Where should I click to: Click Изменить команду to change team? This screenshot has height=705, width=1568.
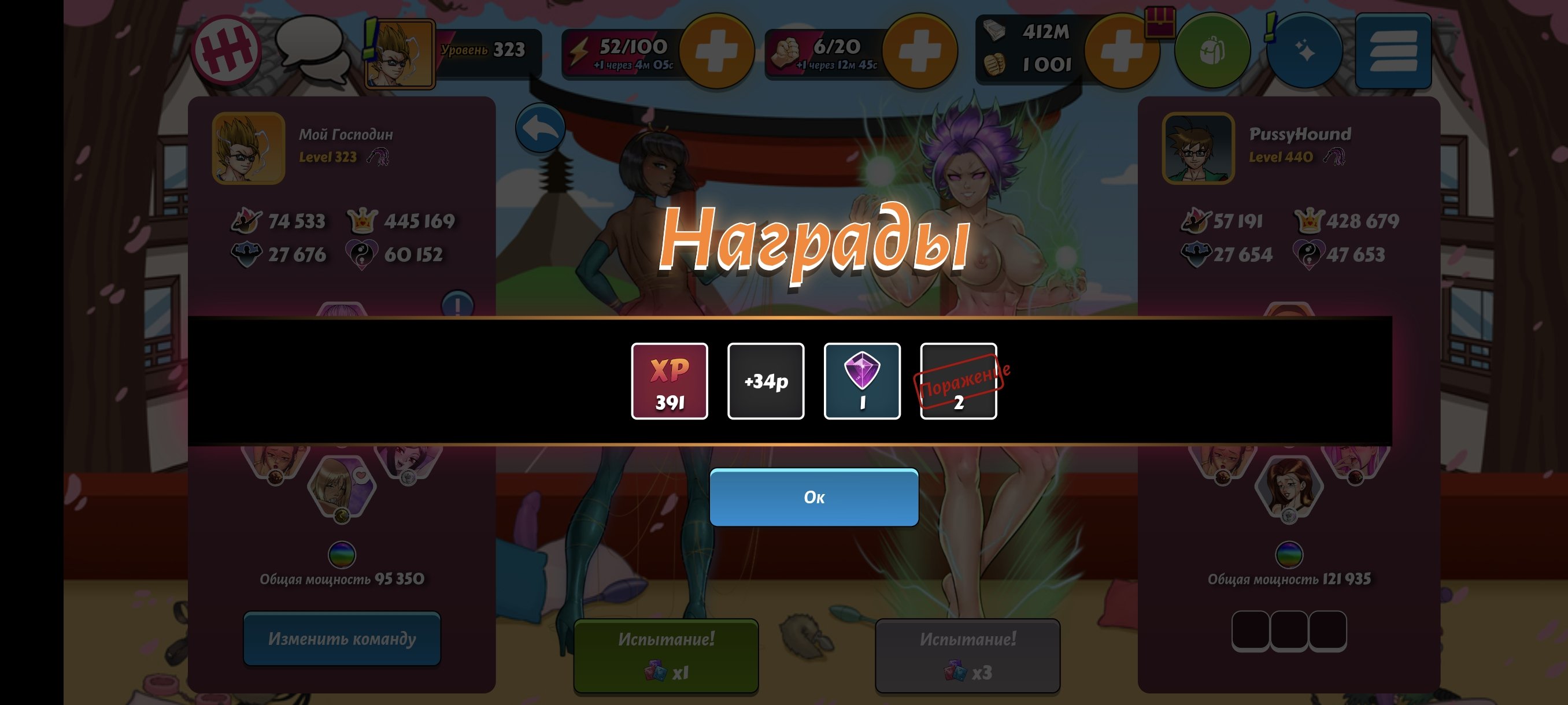click(342, 638)
